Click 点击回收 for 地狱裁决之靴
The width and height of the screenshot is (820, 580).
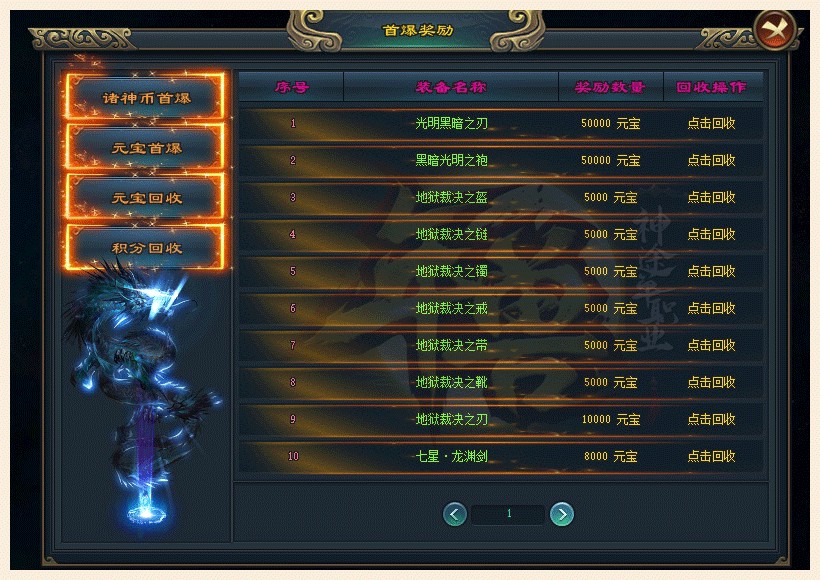coord(711,382)
